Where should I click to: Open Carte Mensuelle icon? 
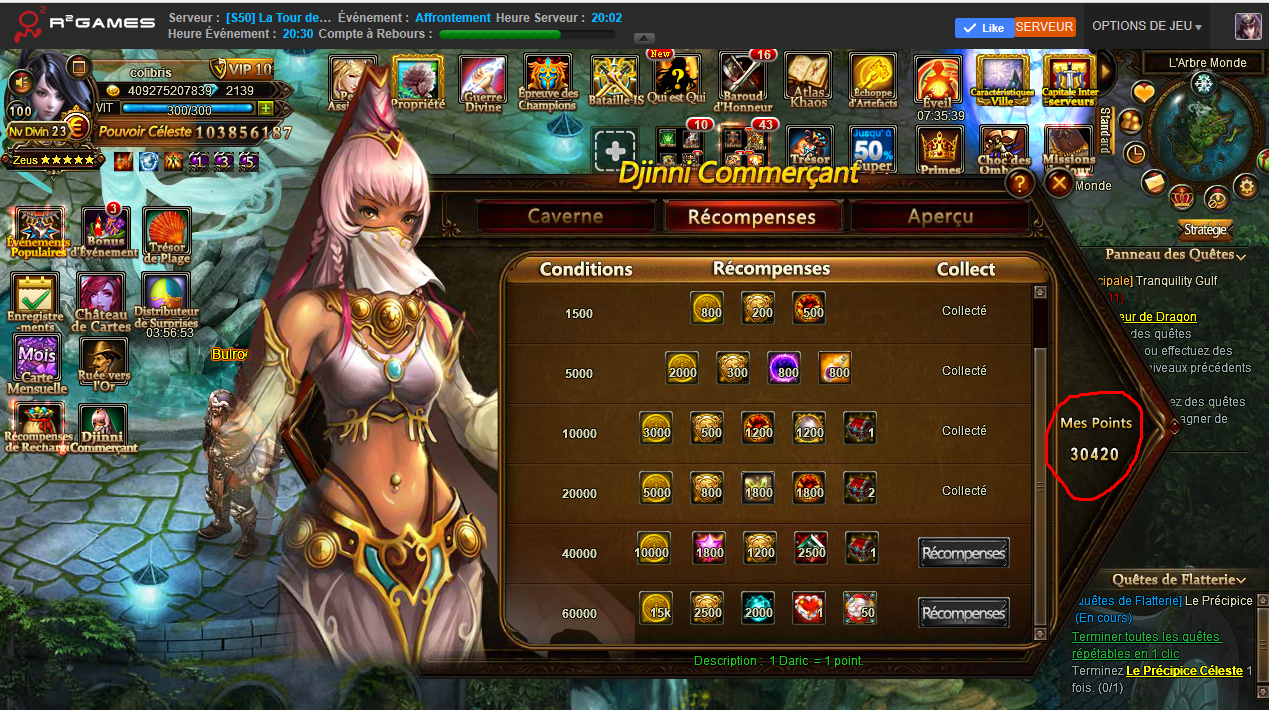coord(37,363)
